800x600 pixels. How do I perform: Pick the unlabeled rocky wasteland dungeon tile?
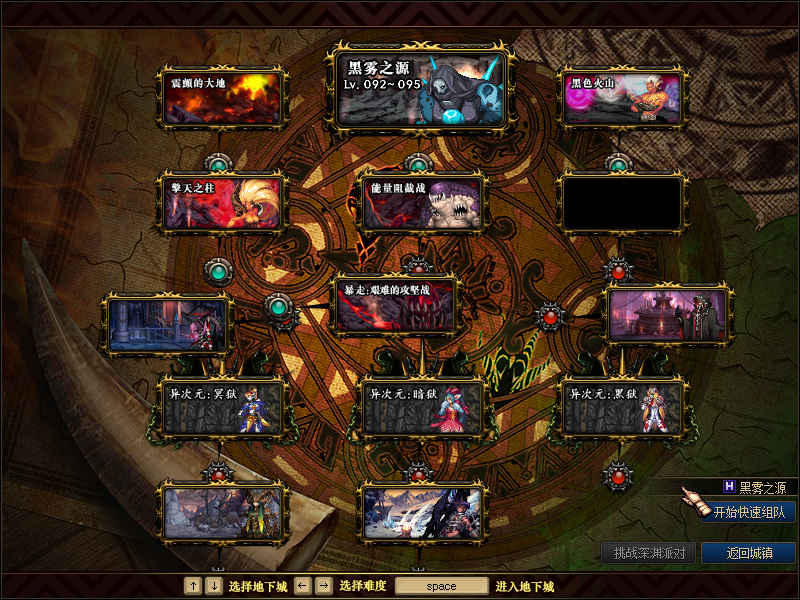pyautogui.click(x=222, y=512)
